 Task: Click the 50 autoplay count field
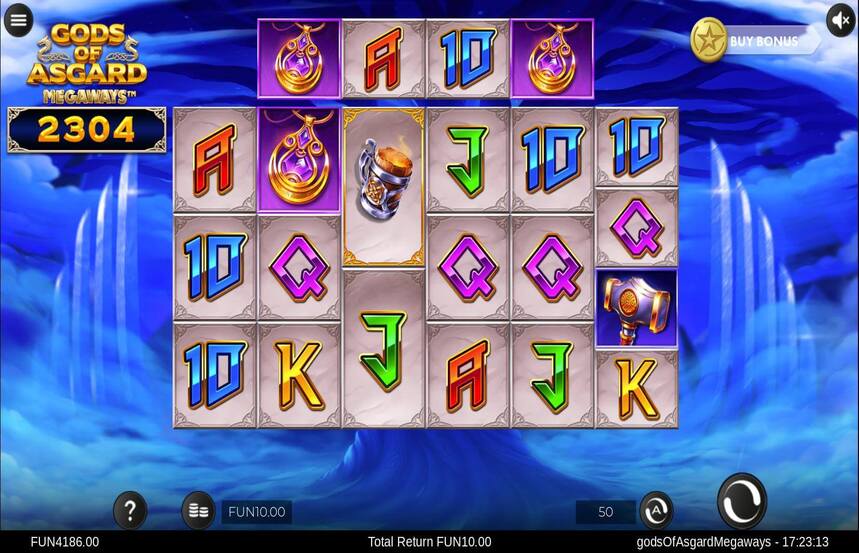pyautogui.click(x=605, y=512)
